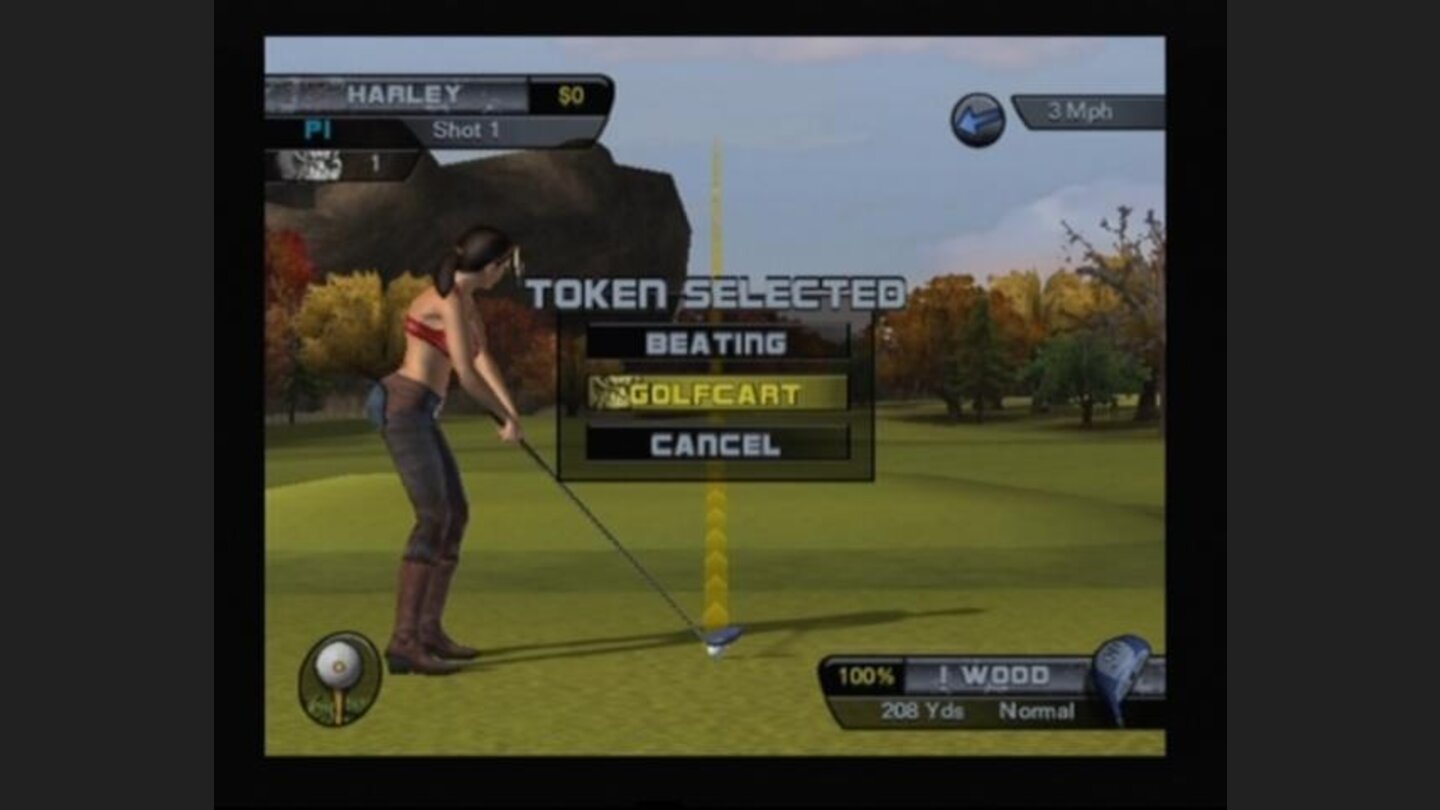Toggle the Normal spin setting
1440x810 pixels.
tap(1040, 711)
